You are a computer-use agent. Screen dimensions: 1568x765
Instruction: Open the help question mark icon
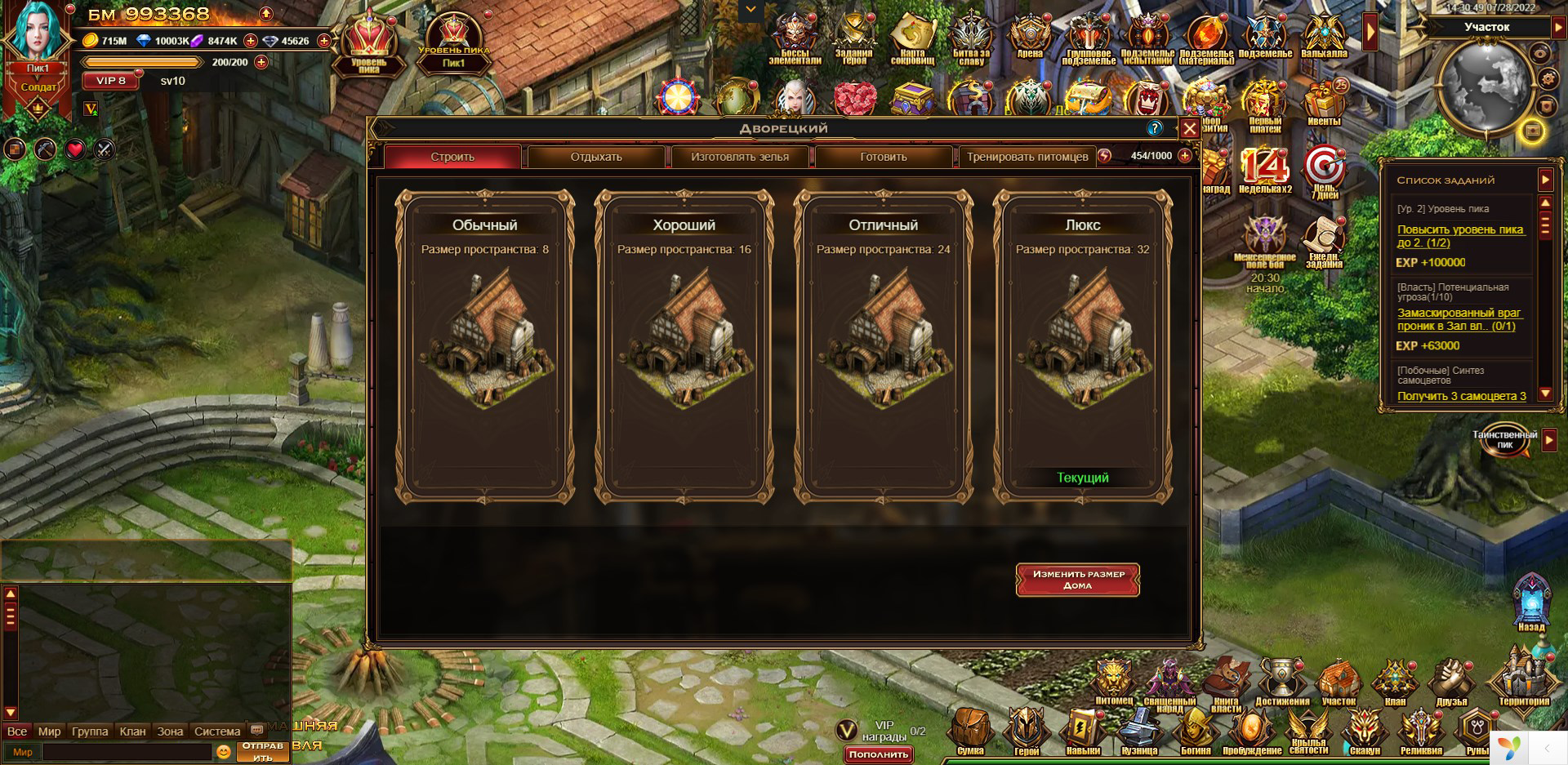click(x=1154, y=128)
